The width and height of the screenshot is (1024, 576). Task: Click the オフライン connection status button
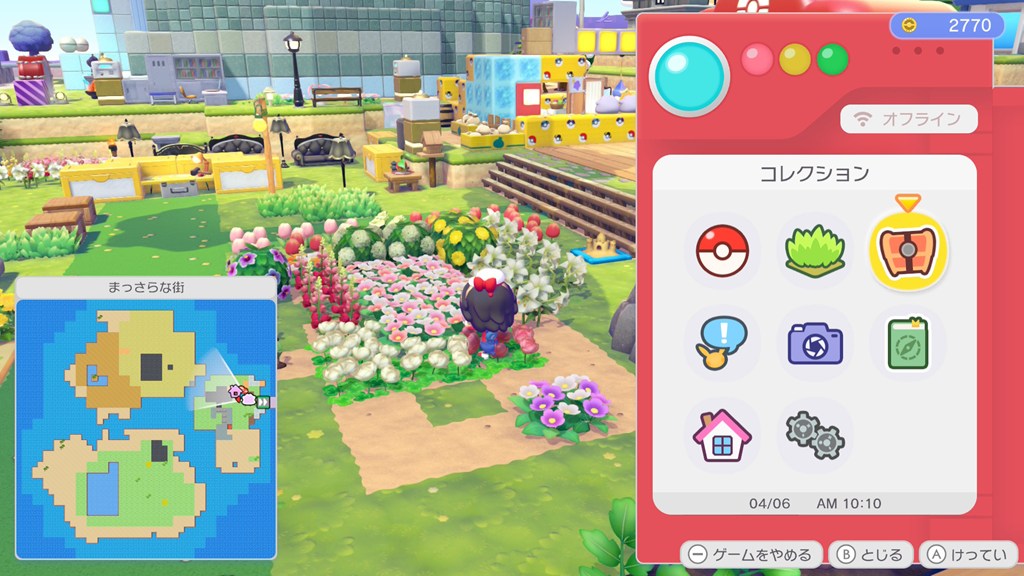click(908, 119)
